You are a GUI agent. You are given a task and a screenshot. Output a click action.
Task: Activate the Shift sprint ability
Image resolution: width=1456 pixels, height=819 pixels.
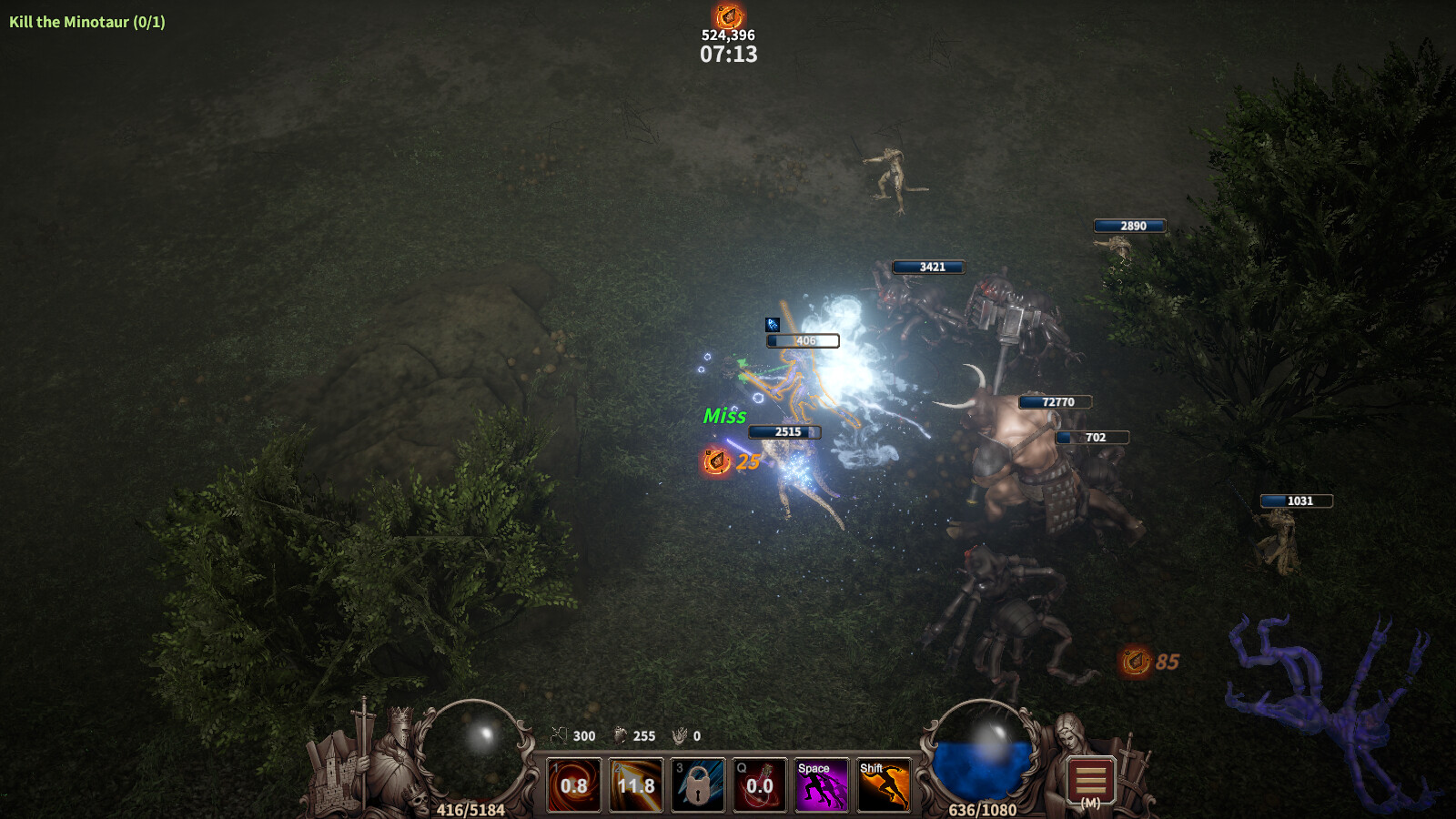[884, 784]
